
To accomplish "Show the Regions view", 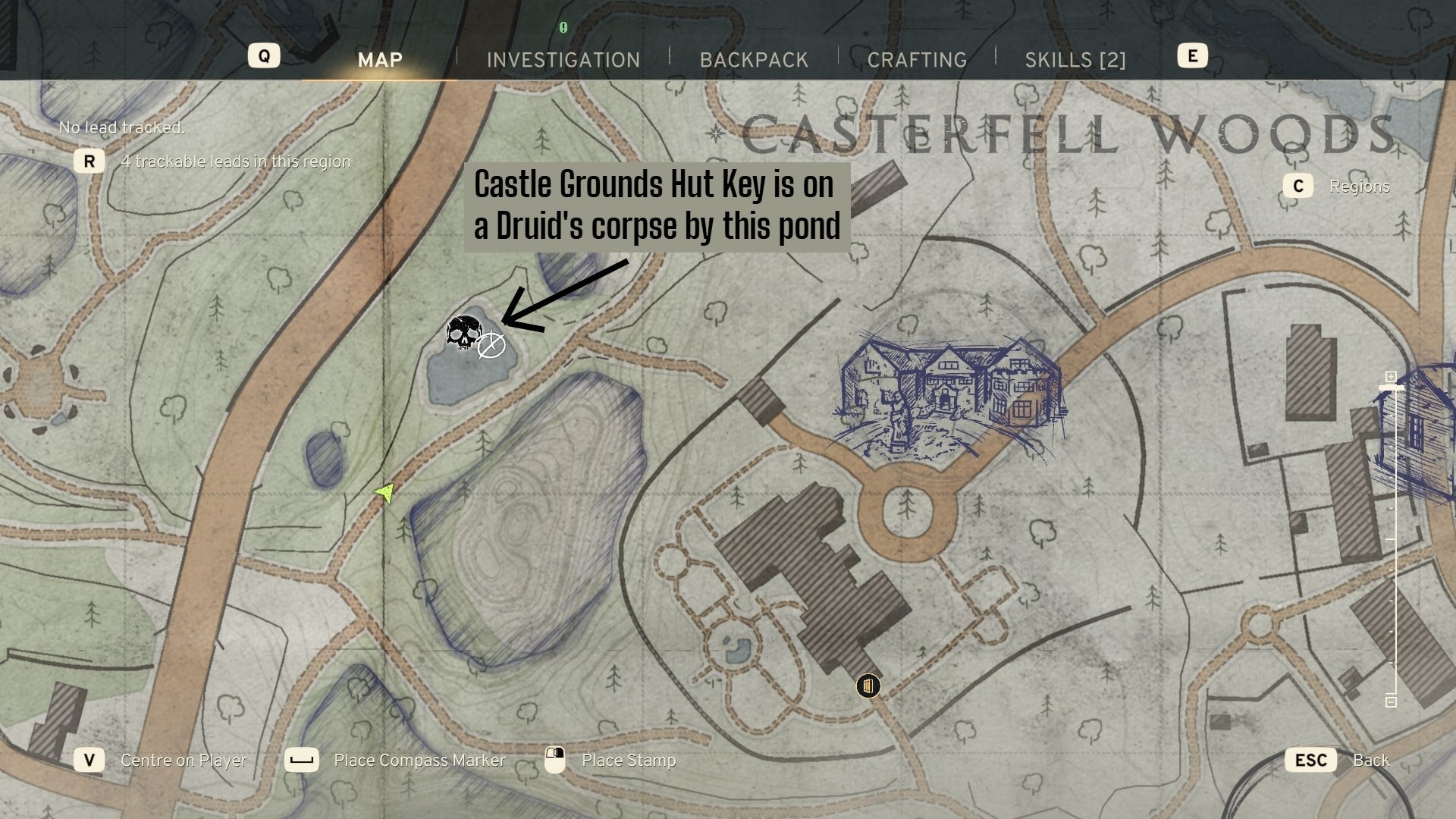I will (1358, 187).
